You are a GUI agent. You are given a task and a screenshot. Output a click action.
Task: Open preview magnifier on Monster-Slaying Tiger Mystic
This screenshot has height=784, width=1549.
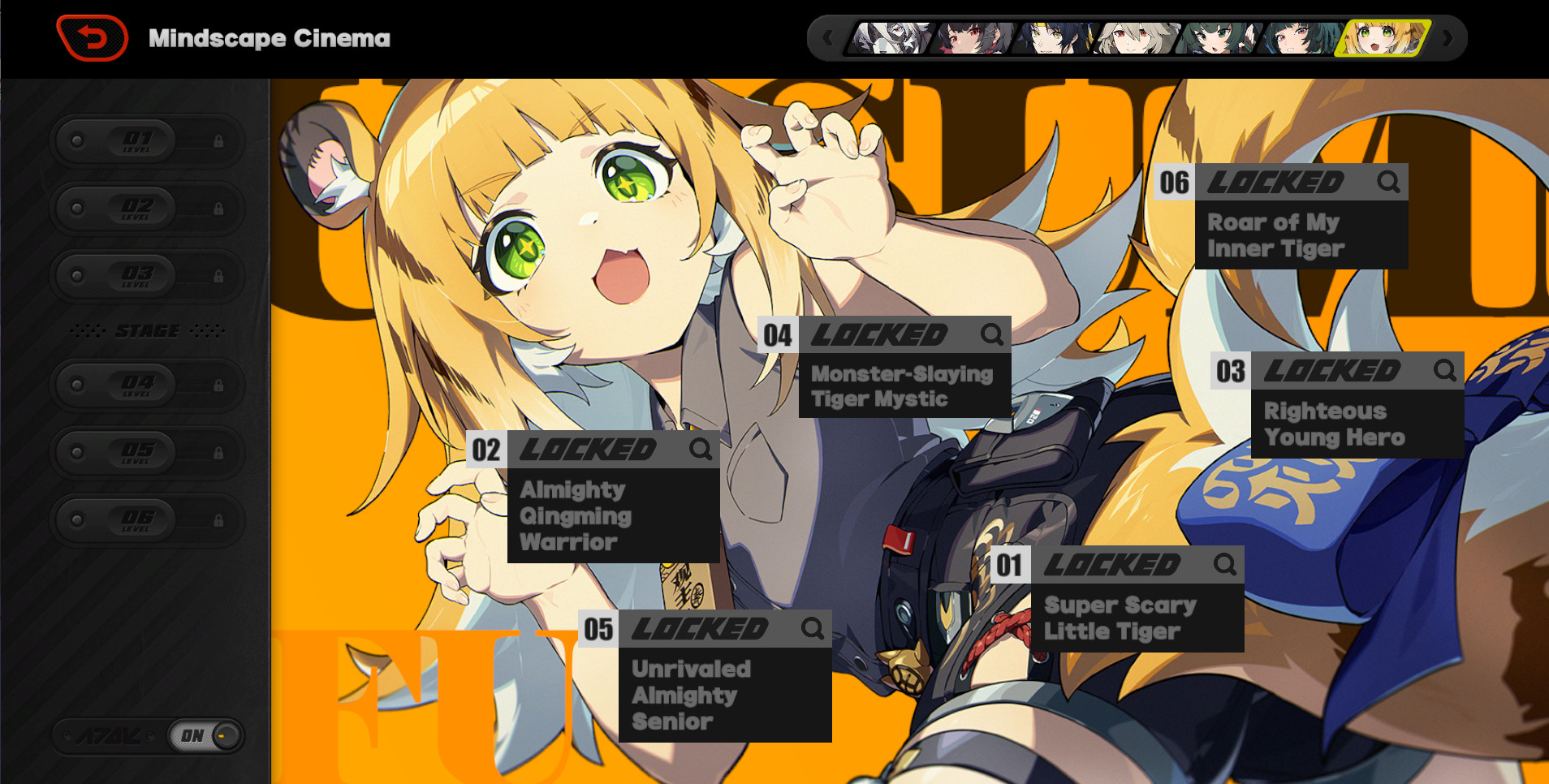(x=991, y=334)
